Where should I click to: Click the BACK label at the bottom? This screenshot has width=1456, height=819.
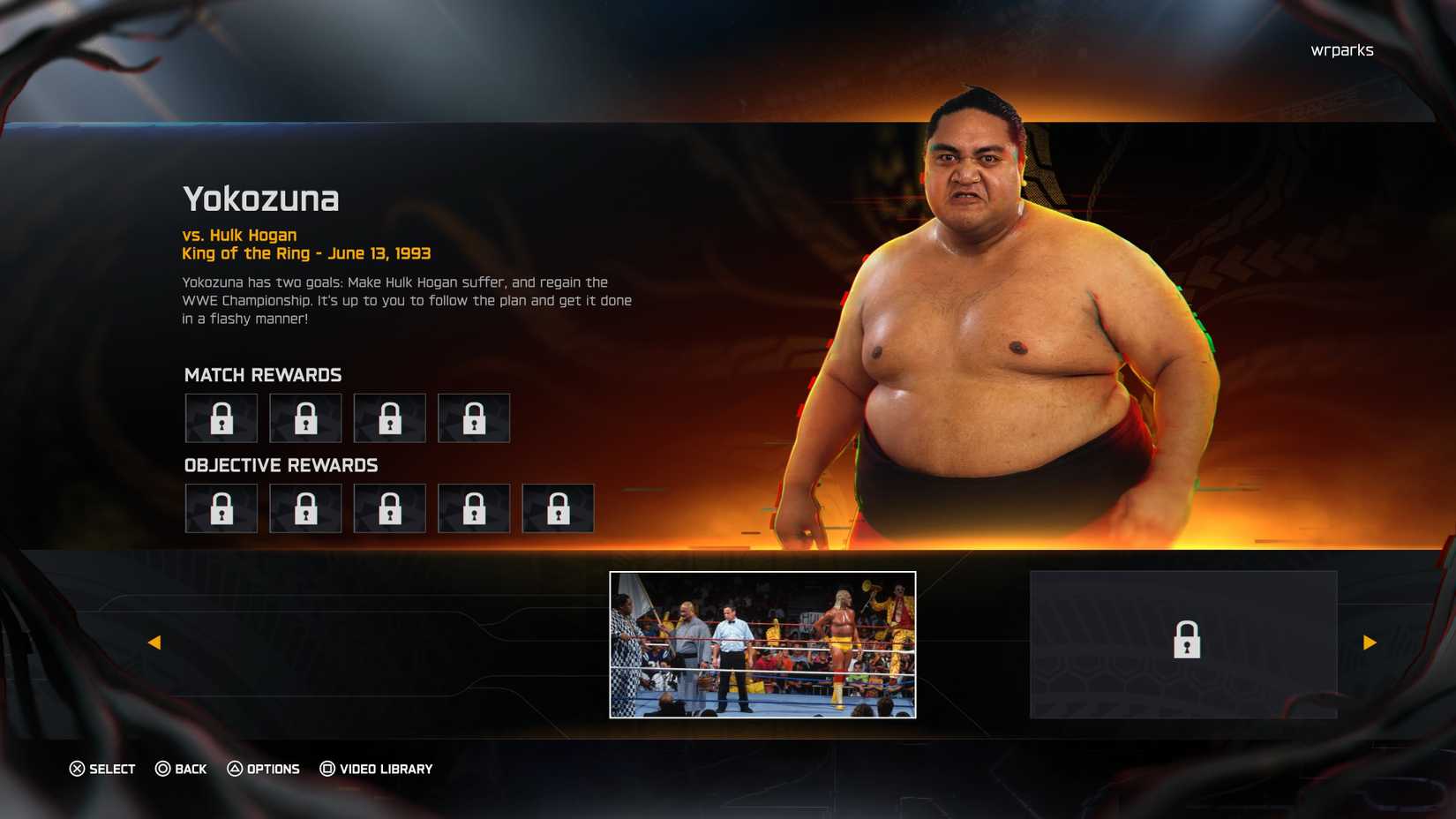point(189,769)
